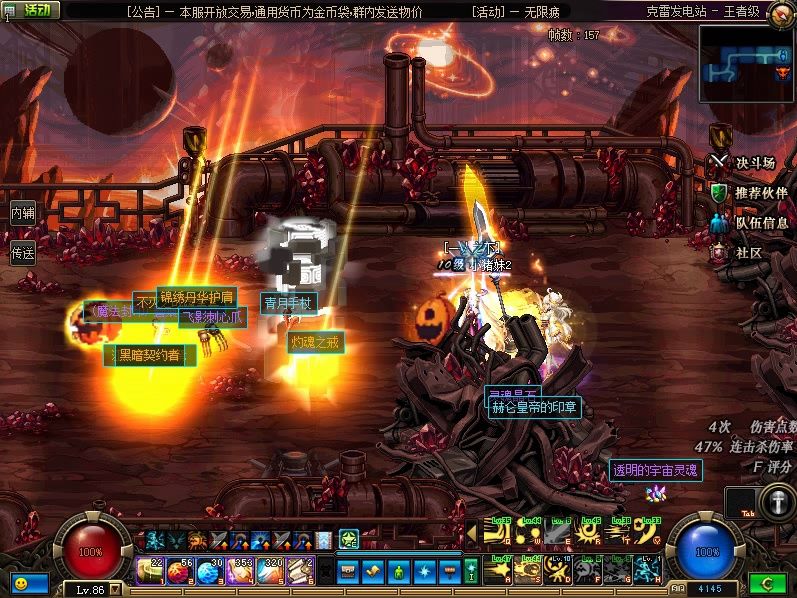Use the item with count 353
Image resolution: width=797 pixels, height=598 pixels.
pos(241,570)
